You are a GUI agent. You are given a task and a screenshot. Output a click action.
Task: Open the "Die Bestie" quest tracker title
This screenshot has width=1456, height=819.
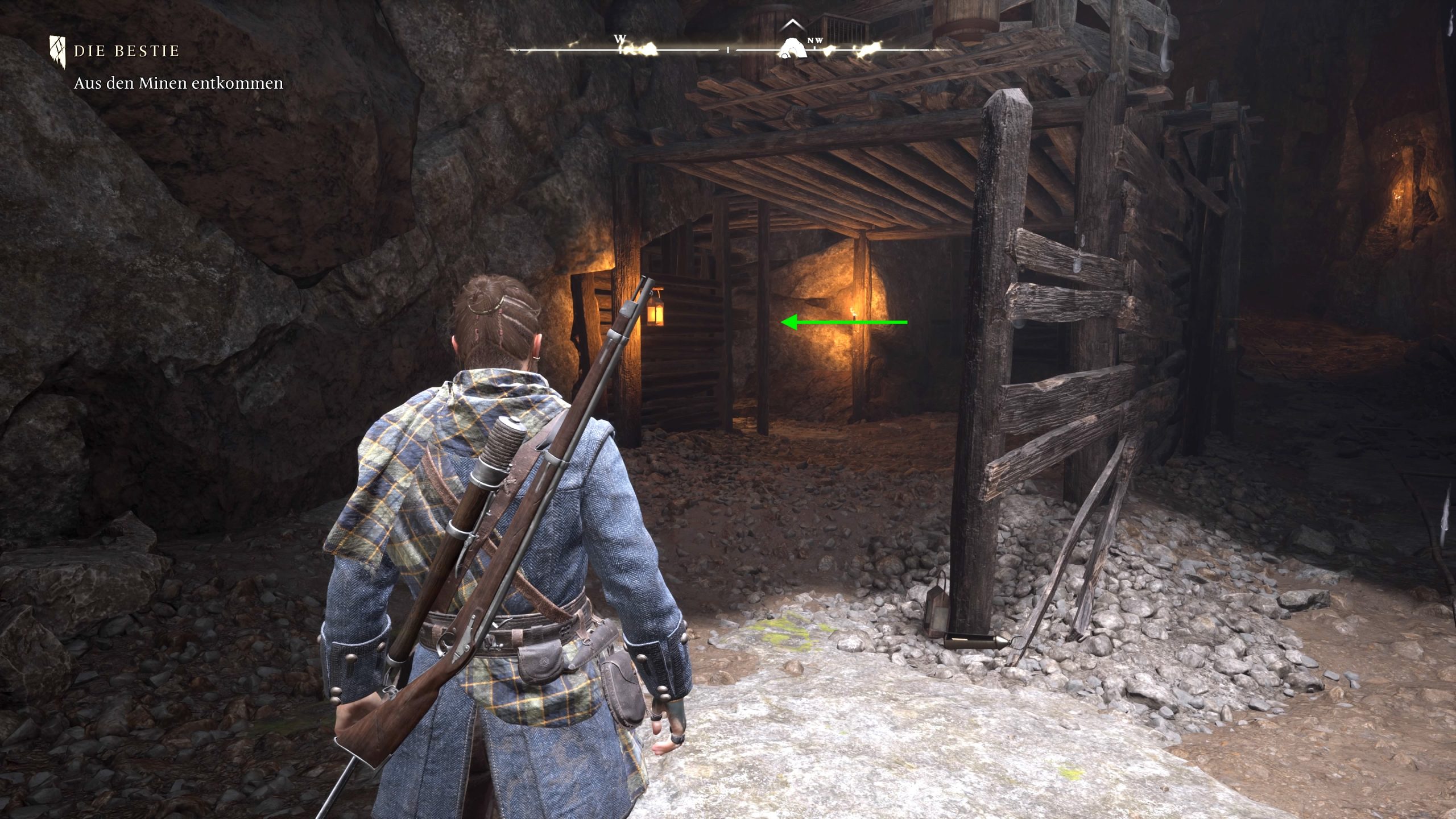[x=126, y=51]
